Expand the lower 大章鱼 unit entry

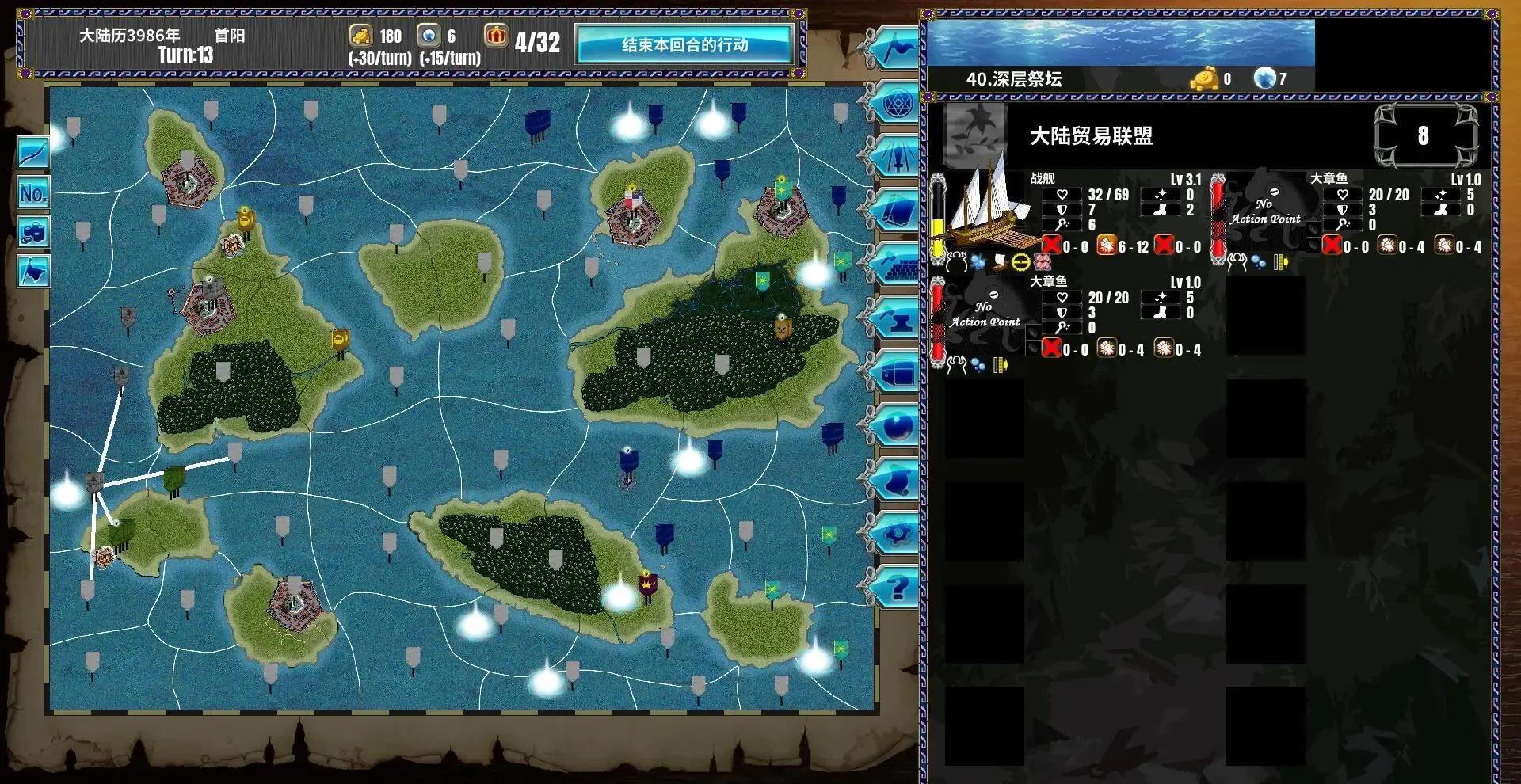tap(1047, 281)
